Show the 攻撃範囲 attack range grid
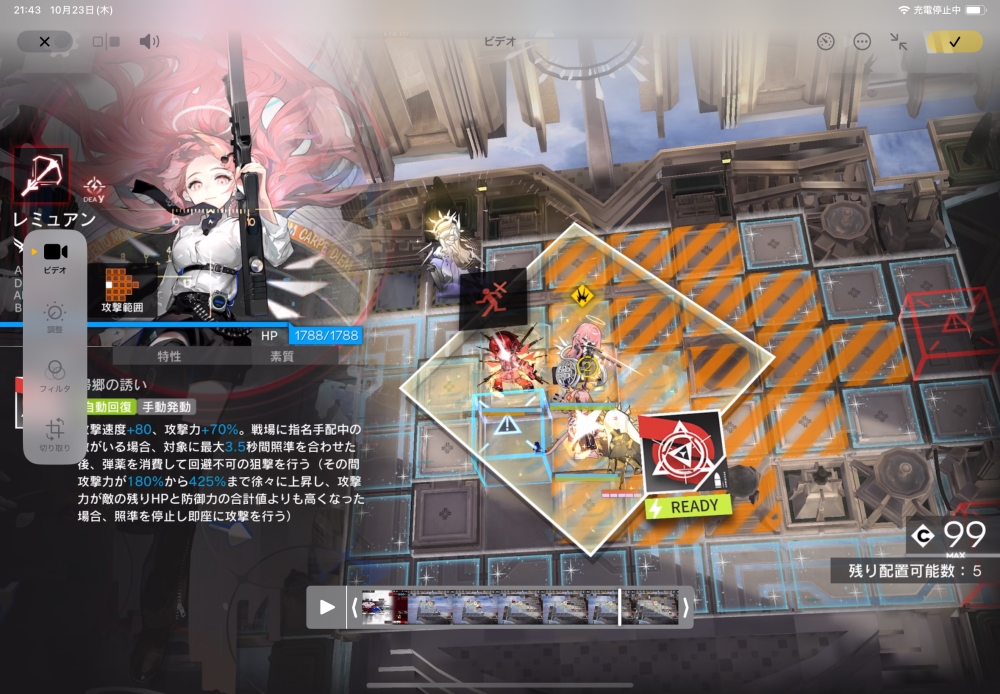The height and width of the screenshot is (694, 1000). [123, 288]
